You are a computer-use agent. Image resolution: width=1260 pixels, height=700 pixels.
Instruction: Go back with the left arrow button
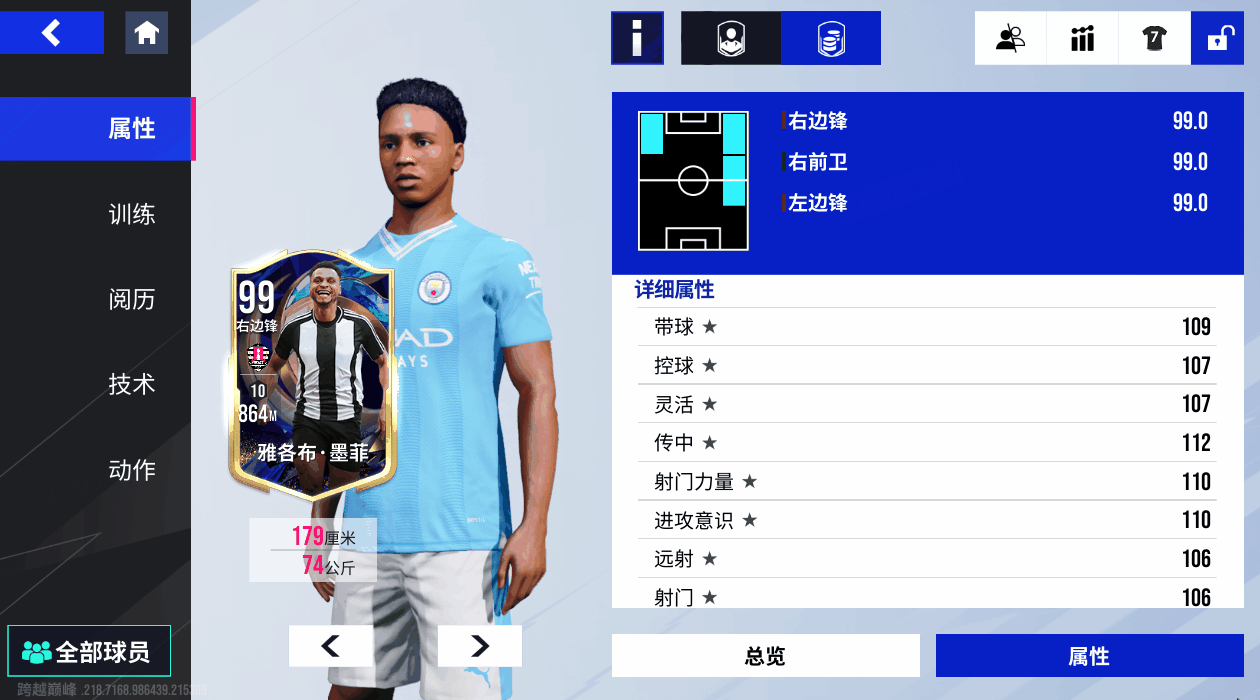pos(52,33)
